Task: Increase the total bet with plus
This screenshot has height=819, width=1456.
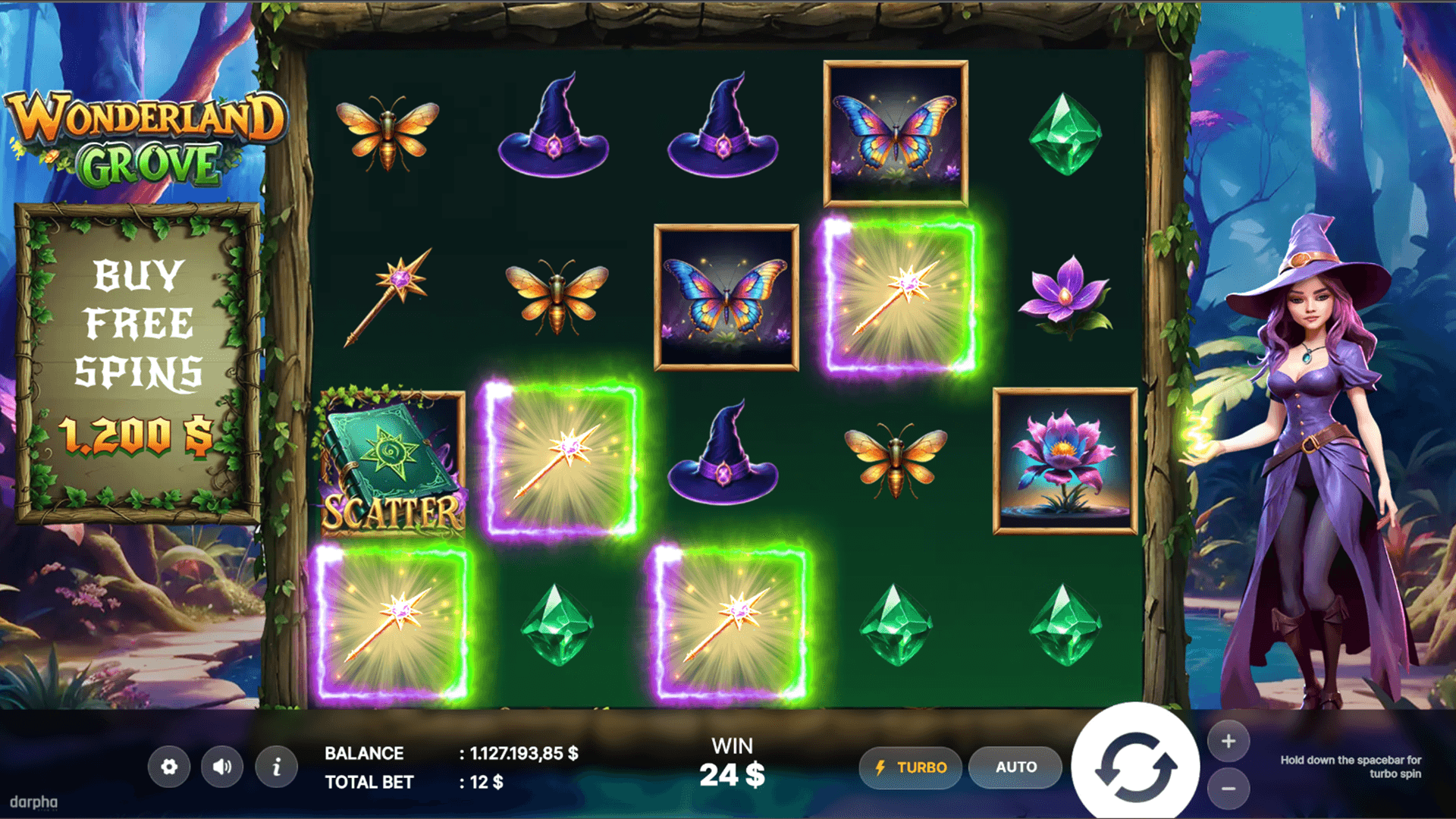Action: pos(1228,741)
